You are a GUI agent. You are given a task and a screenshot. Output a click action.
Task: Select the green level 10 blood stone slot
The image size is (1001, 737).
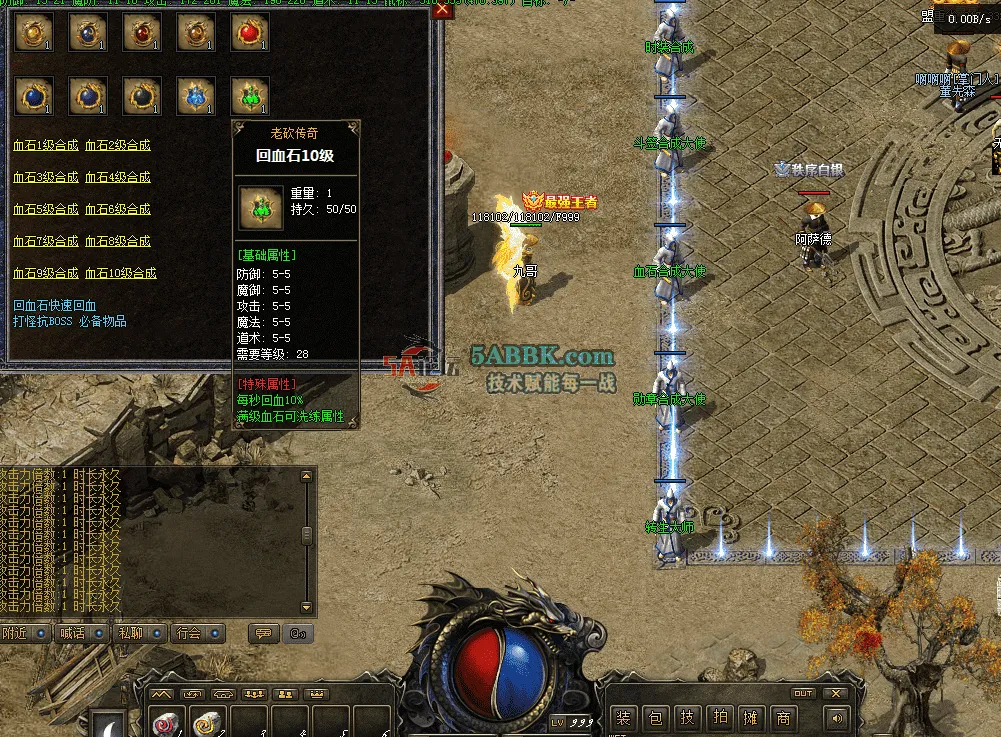250,96
